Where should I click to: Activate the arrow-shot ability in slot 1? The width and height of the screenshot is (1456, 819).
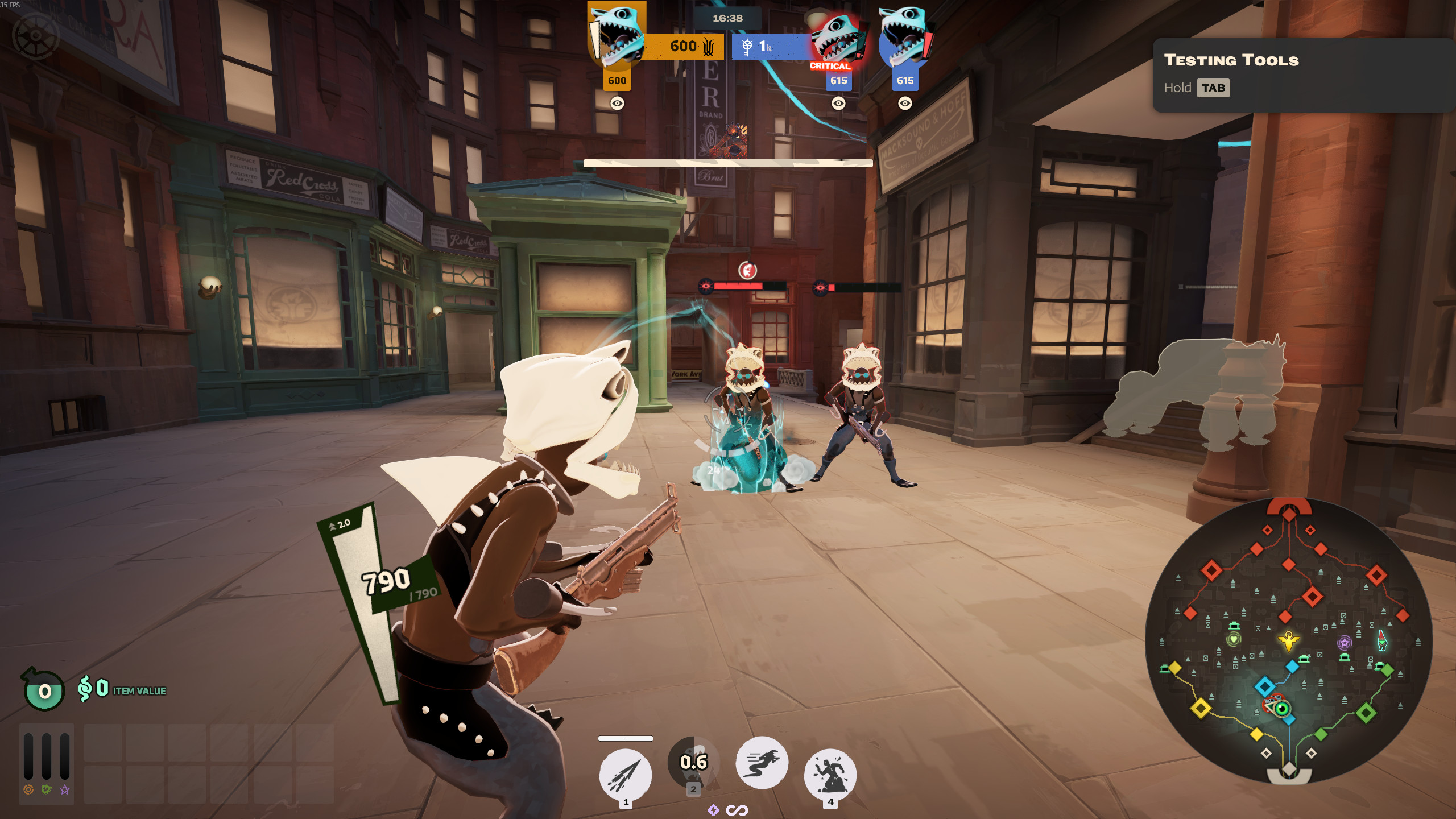coord(625,775)
